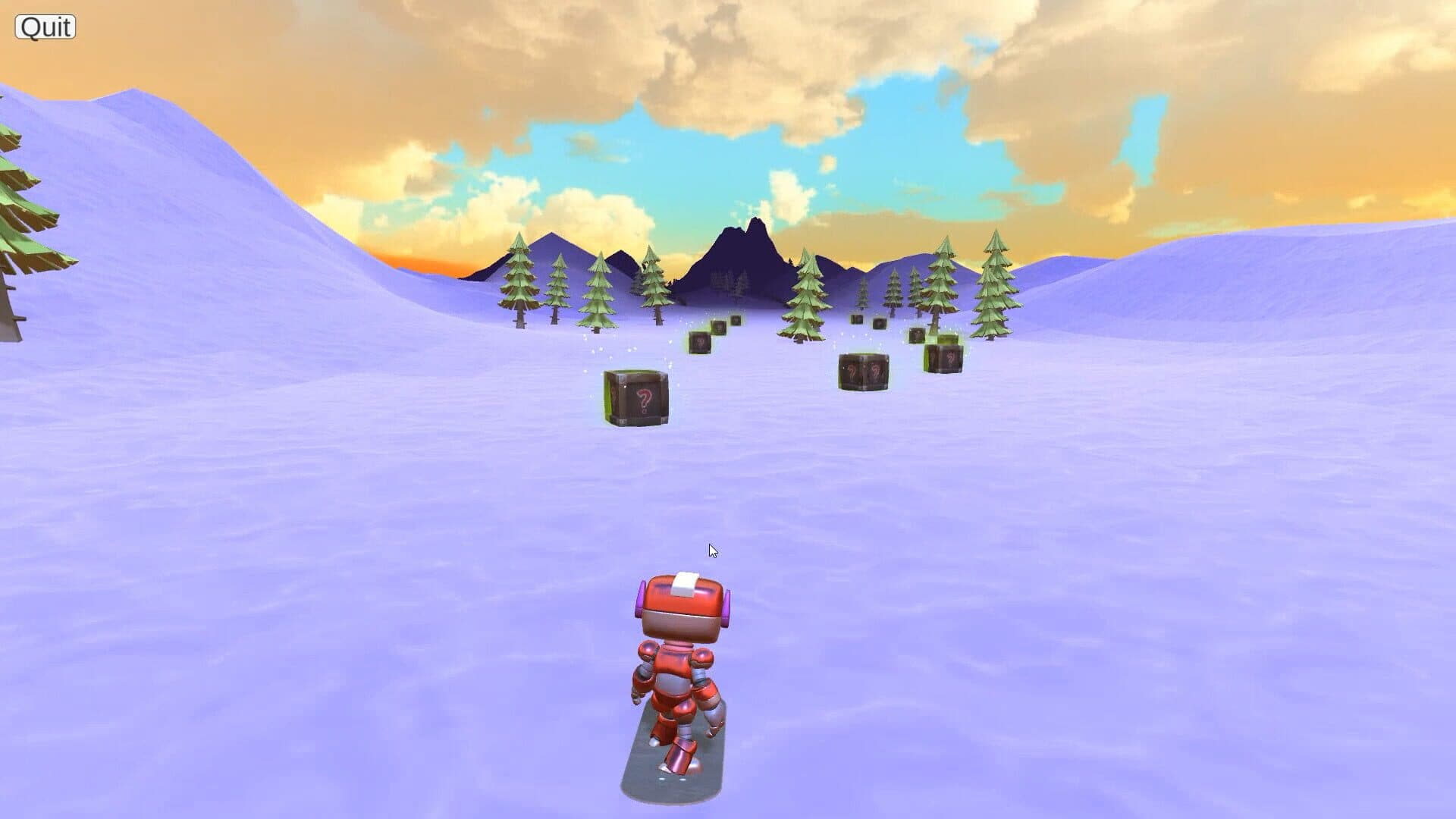Click the Quit button
This screenshot has width=1456, height=819.
point(45,27)
